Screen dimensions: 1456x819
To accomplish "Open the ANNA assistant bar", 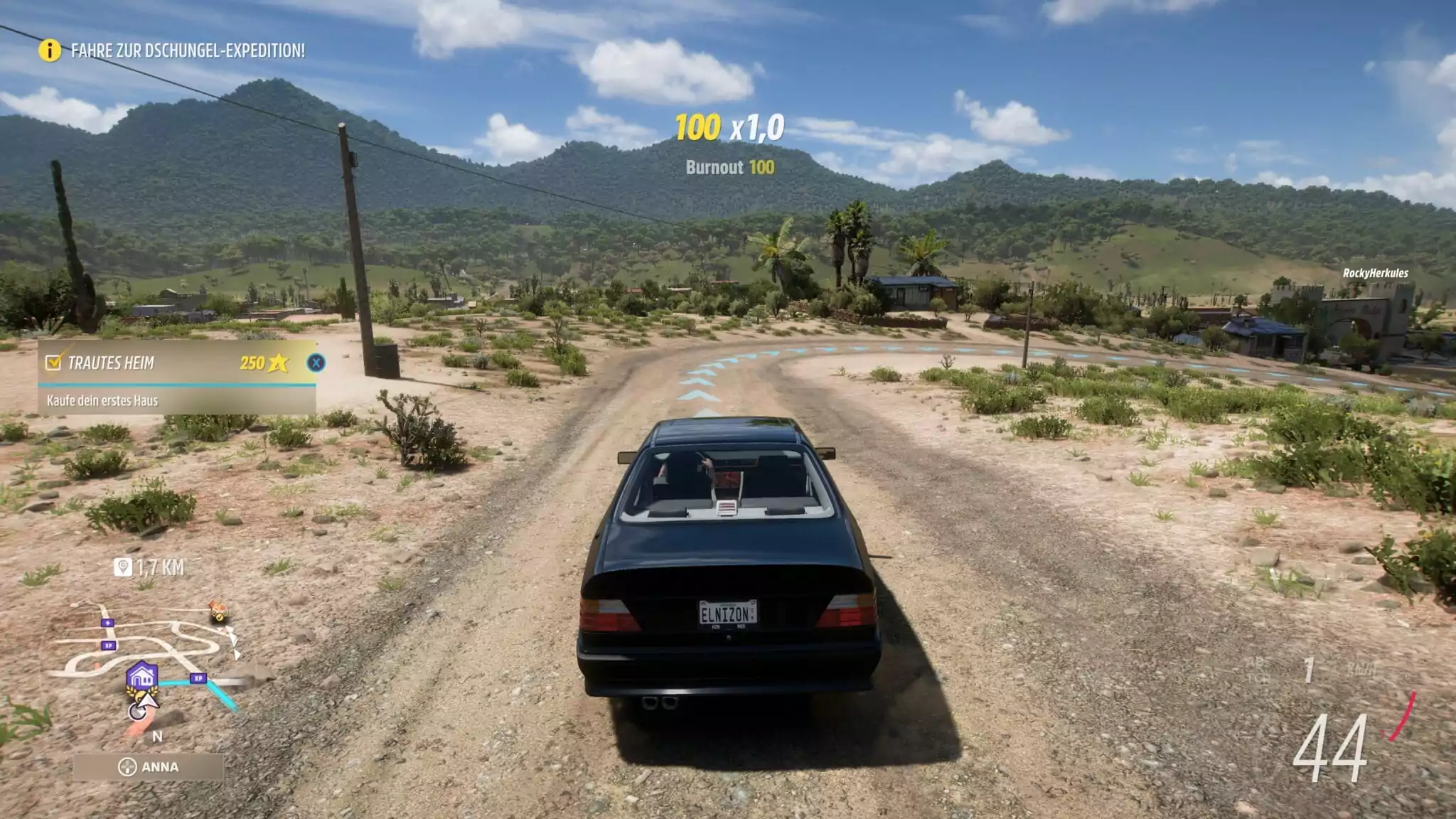I will coord(148,767).
